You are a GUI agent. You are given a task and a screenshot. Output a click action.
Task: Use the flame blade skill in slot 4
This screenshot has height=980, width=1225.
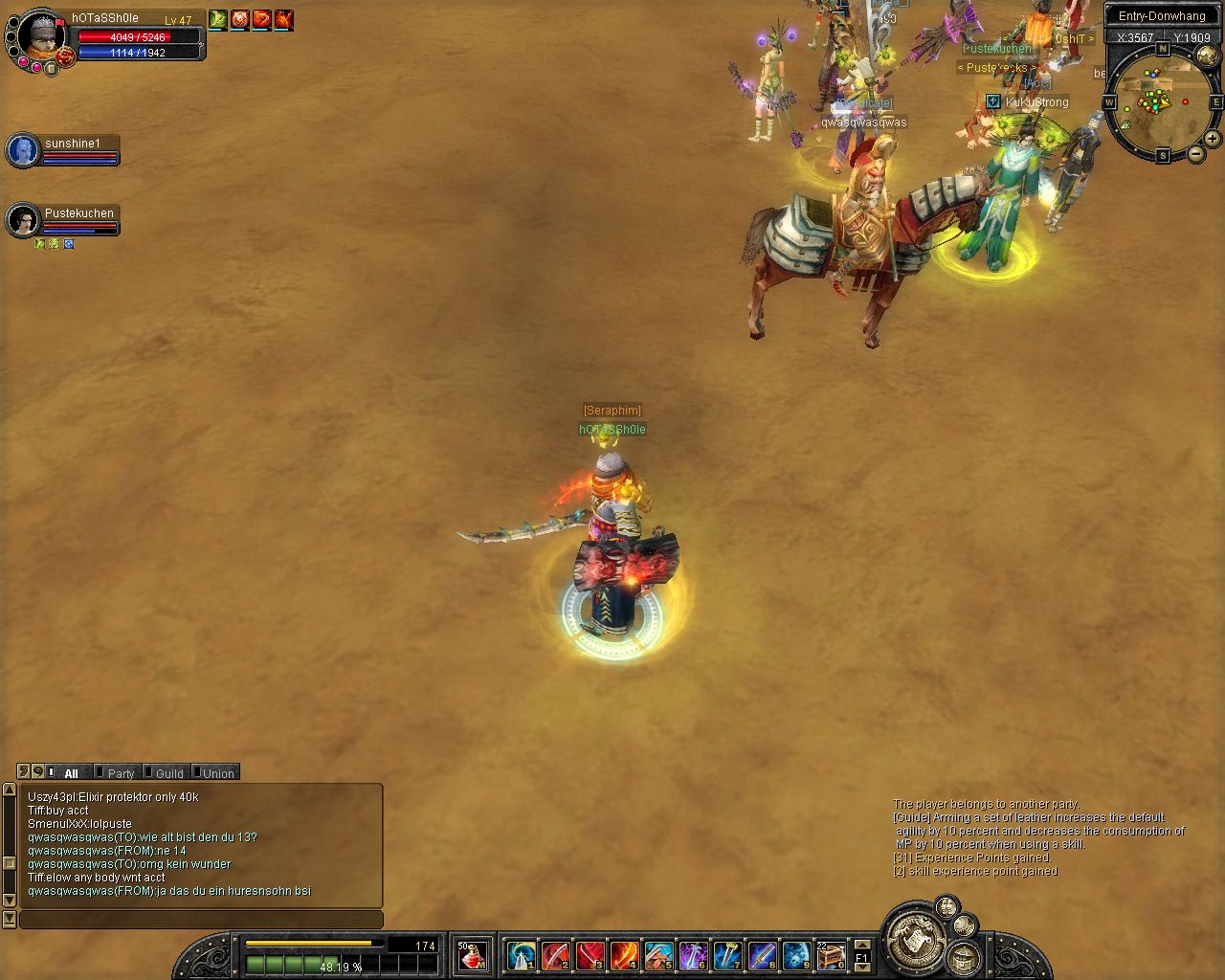[624, 955]
